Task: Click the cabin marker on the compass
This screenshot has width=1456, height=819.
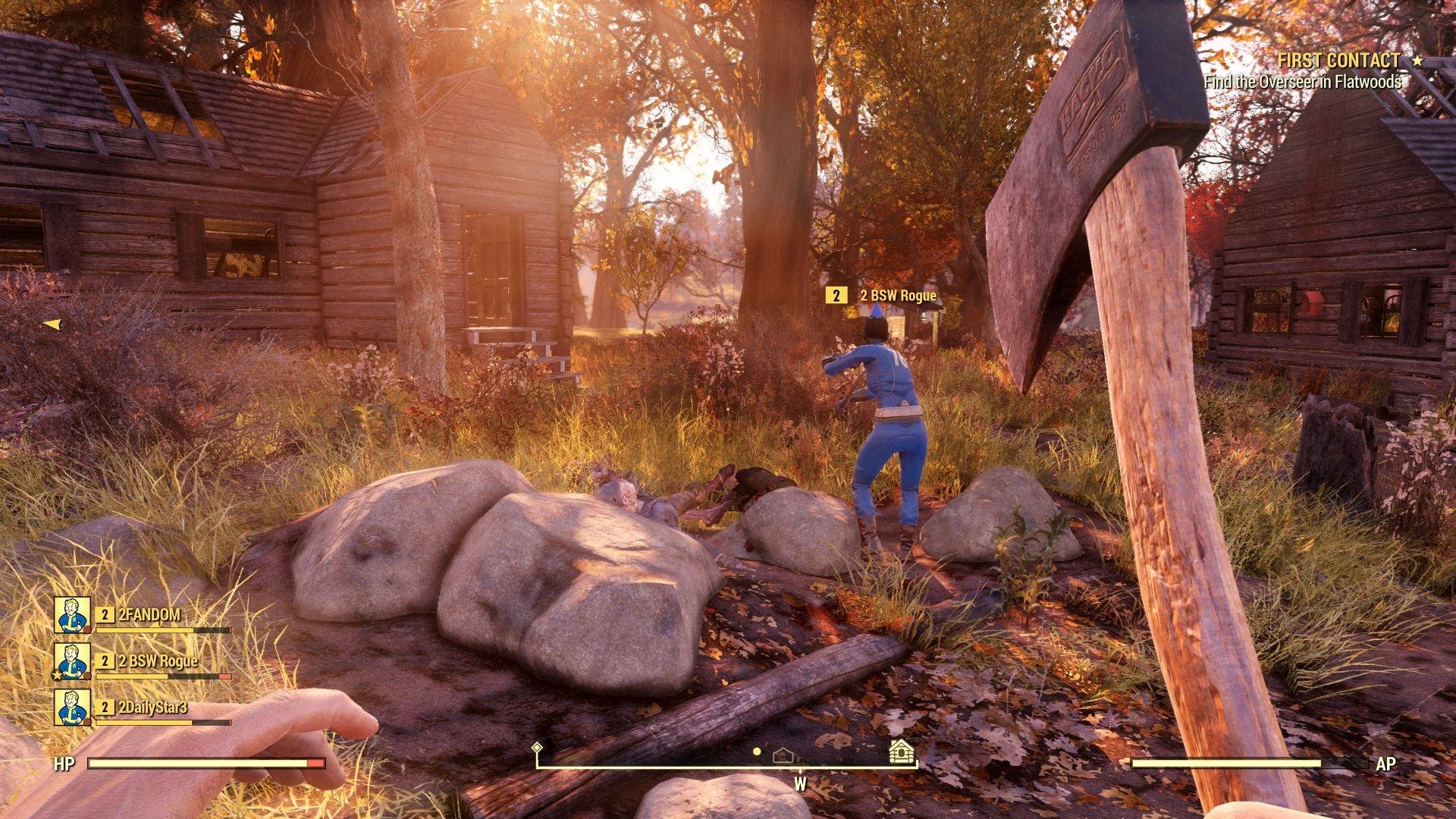Action: click(x=901, y=752)
